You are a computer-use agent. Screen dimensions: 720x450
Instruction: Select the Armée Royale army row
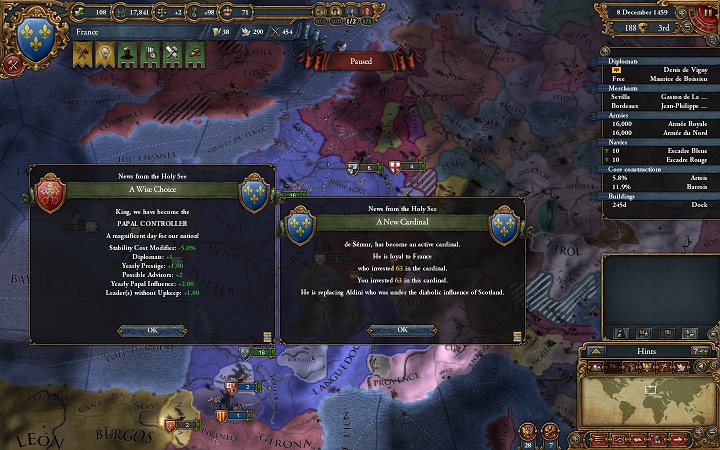(659, 123)
